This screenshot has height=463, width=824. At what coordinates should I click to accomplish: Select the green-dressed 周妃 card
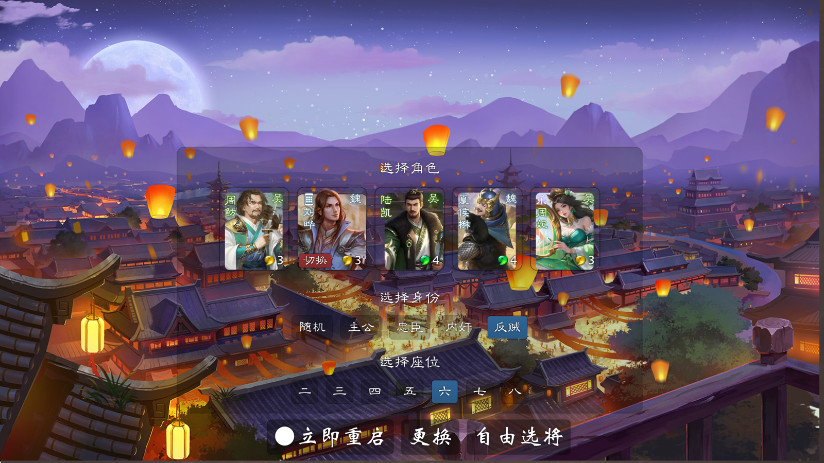tap(565, 229)
